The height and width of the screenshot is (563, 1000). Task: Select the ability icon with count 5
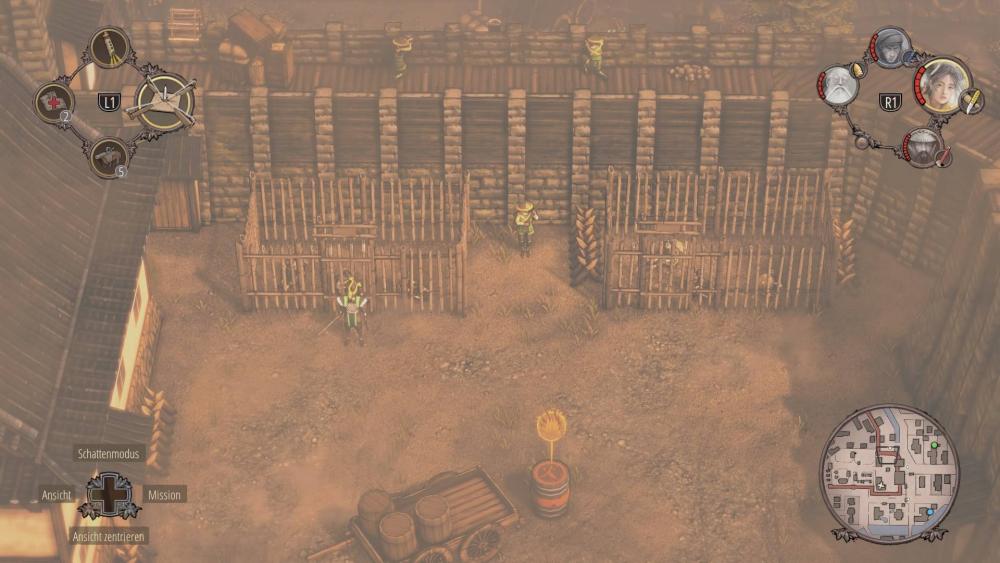pos(107,155)
